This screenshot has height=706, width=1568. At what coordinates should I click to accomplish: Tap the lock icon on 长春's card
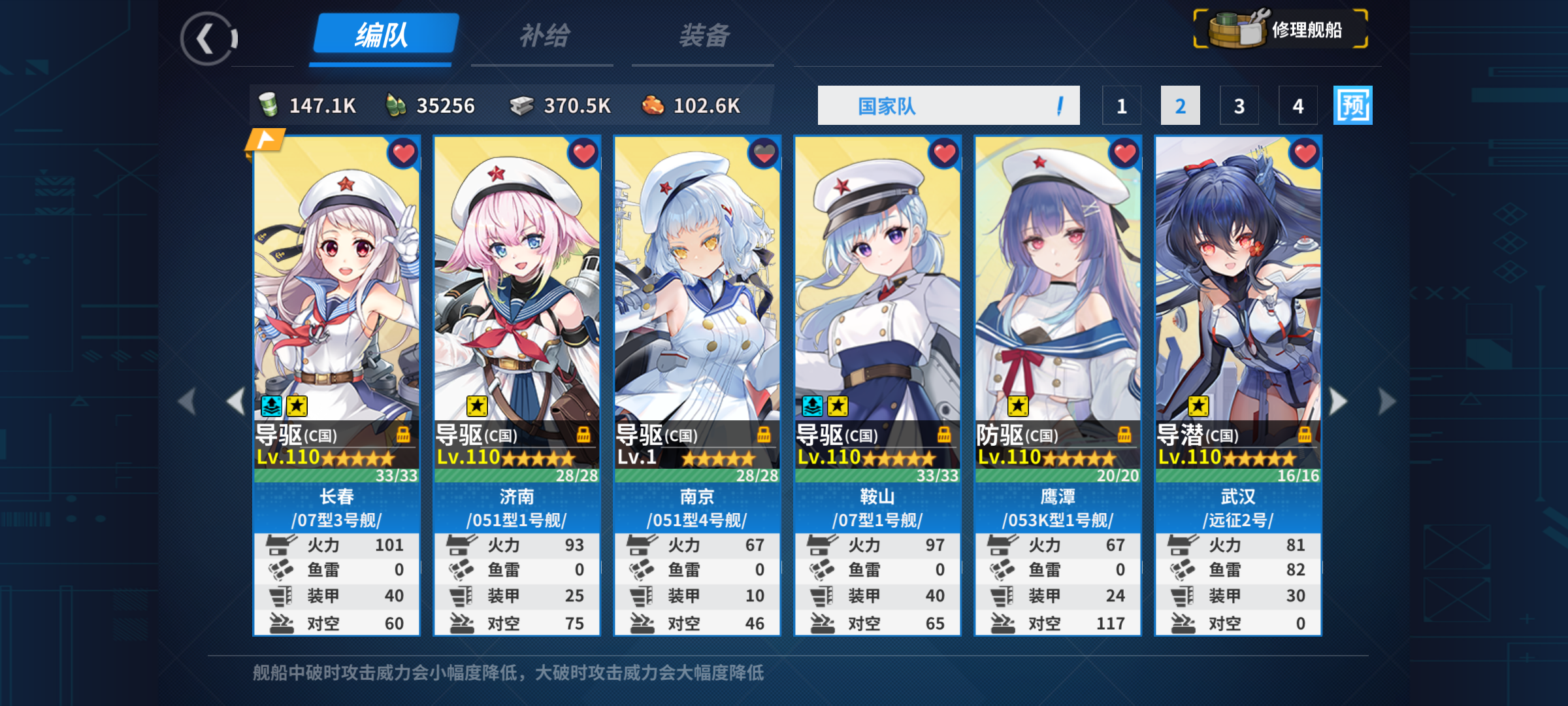(405, 435)
